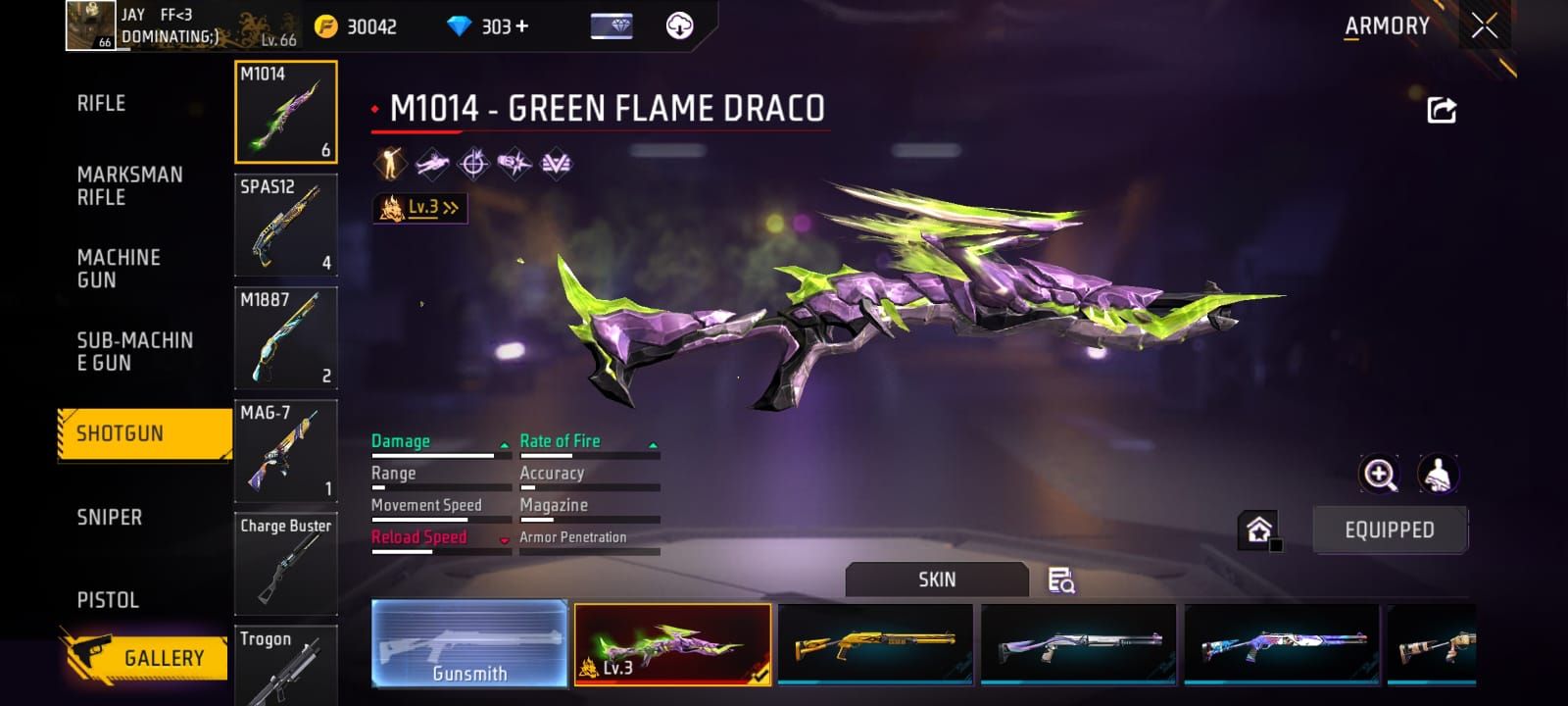Zoom in on the weapon preview
This screenshot has width=1568, height=706.
tap(1379, 475)
